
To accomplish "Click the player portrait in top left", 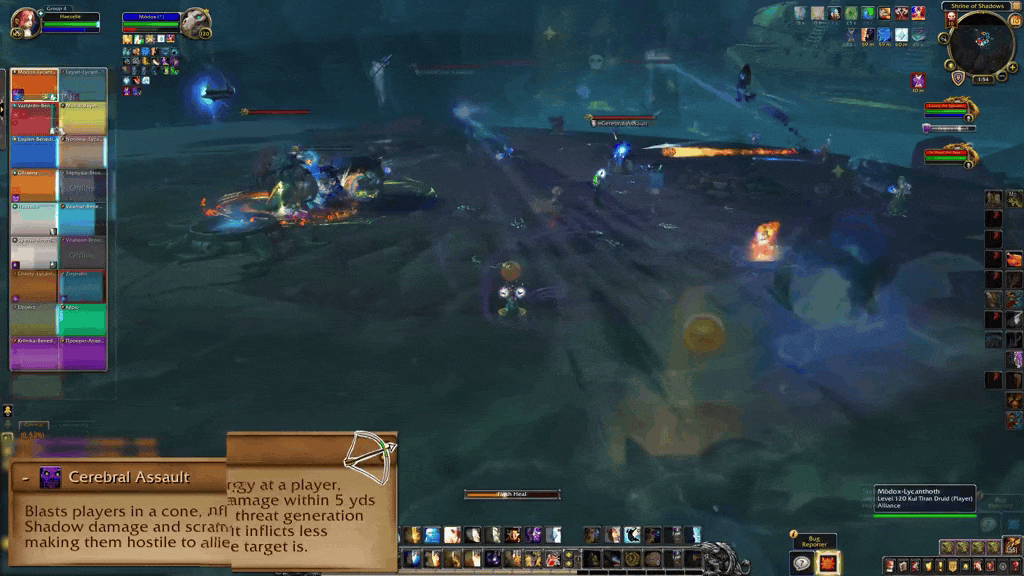I will [x=26, y=22].
